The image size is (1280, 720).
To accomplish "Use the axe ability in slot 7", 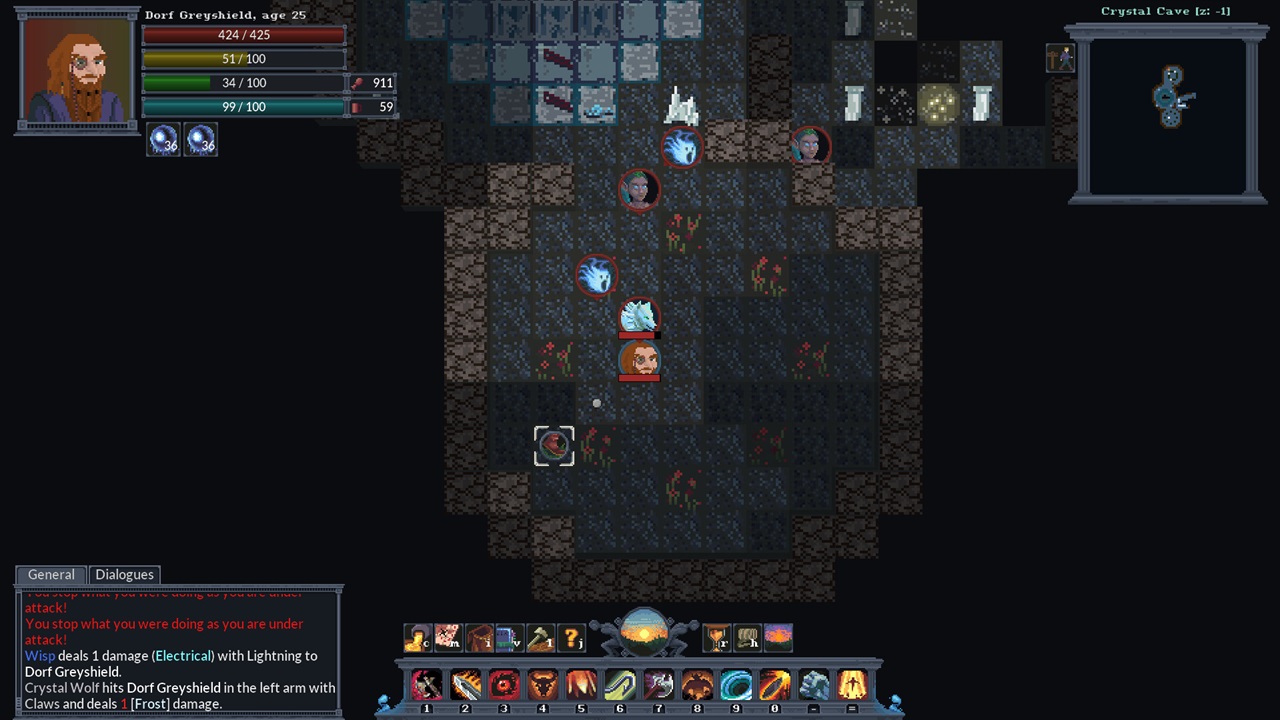I will [x=658, y=685].
